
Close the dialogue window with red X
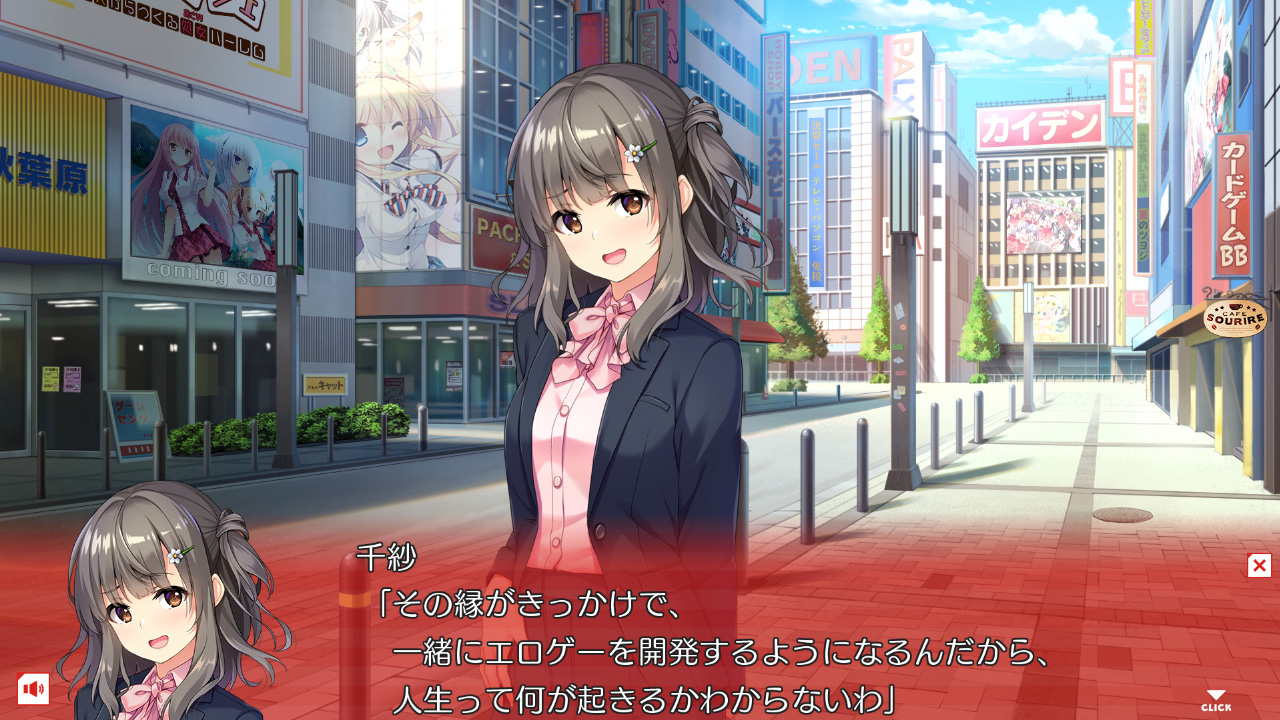tap(1259, 566)
